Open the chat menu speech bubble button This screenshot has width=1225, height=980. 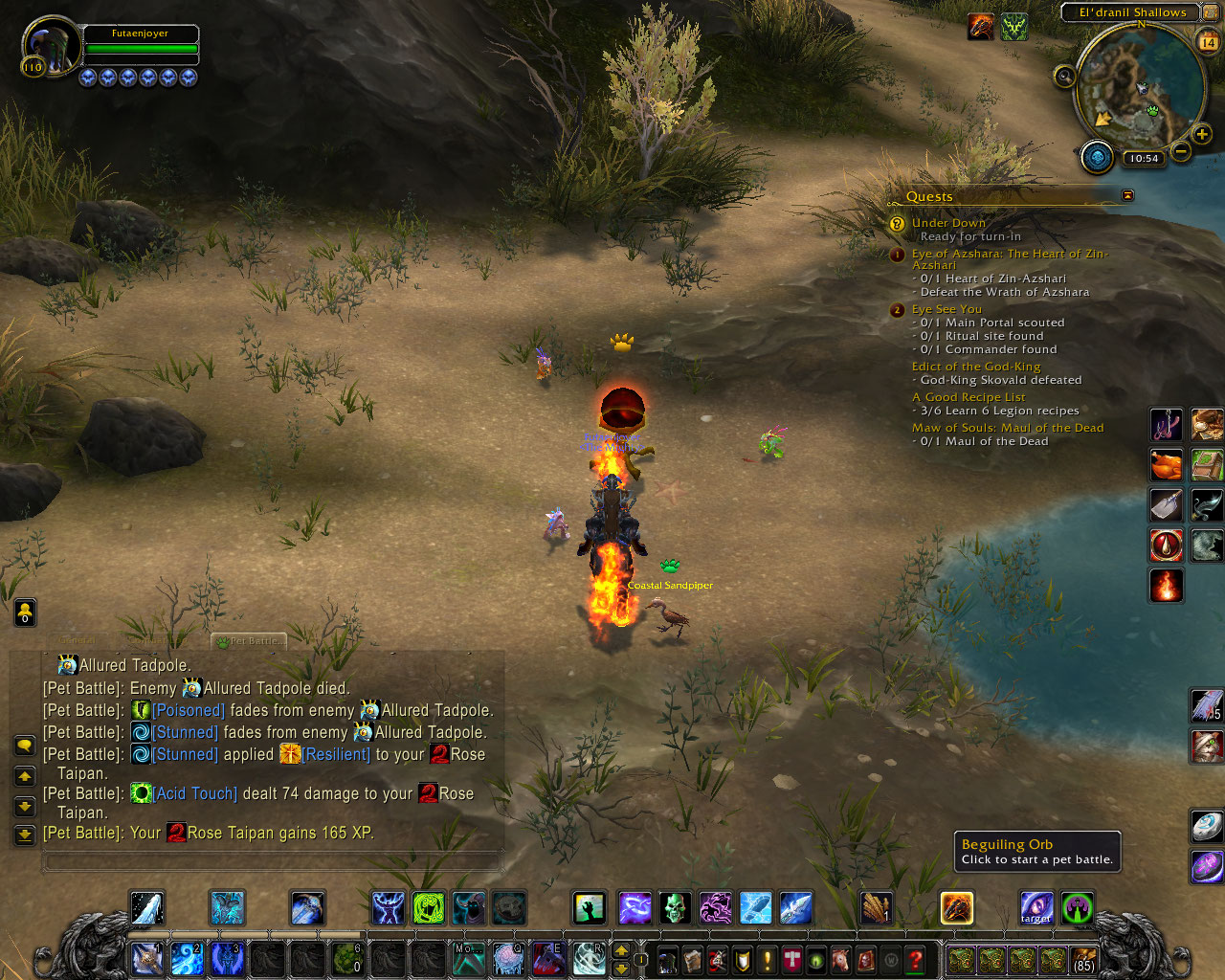point(25,746)
